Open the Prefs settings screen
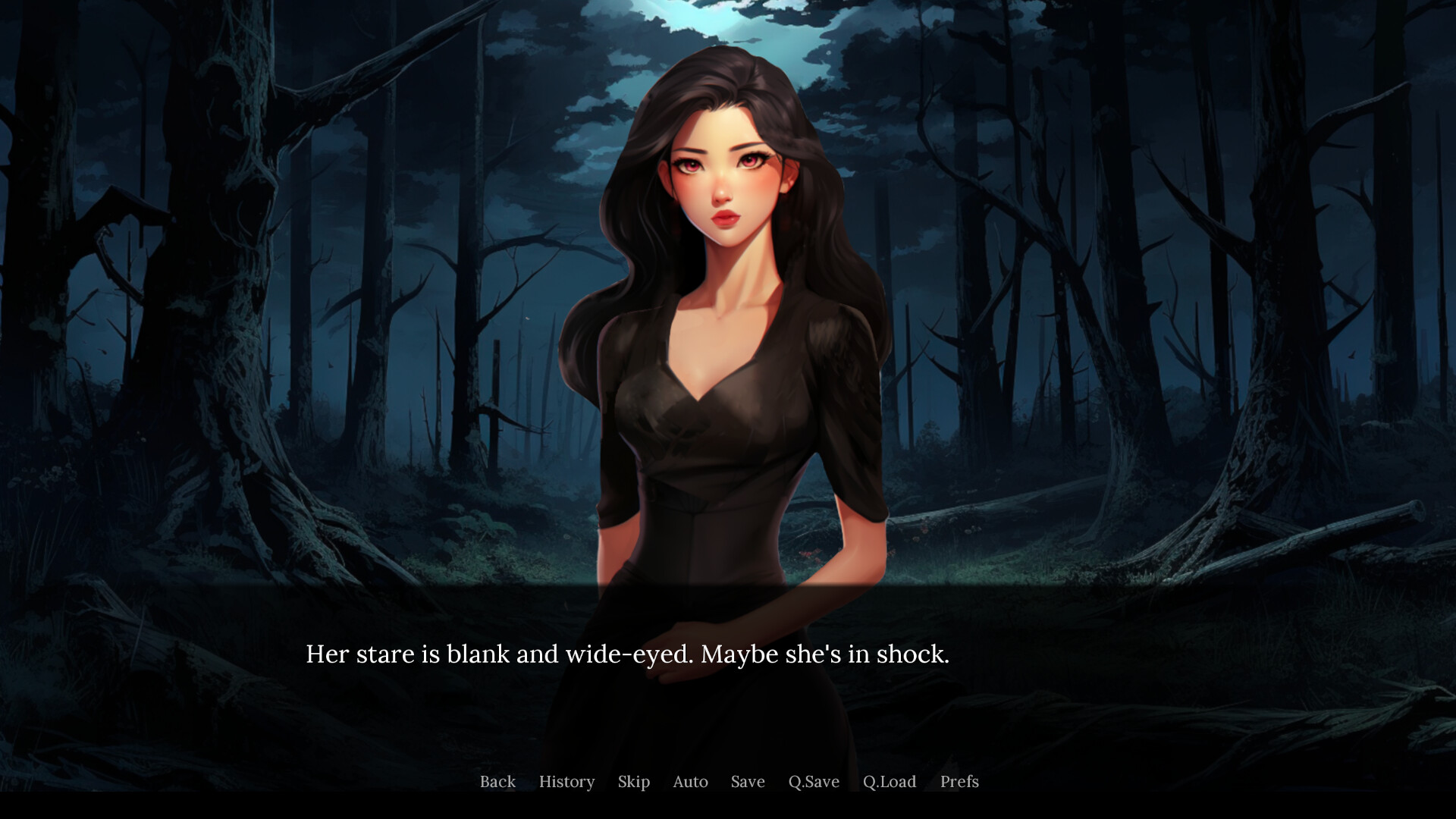1456x819 pixels. click(x=959, y=782)
